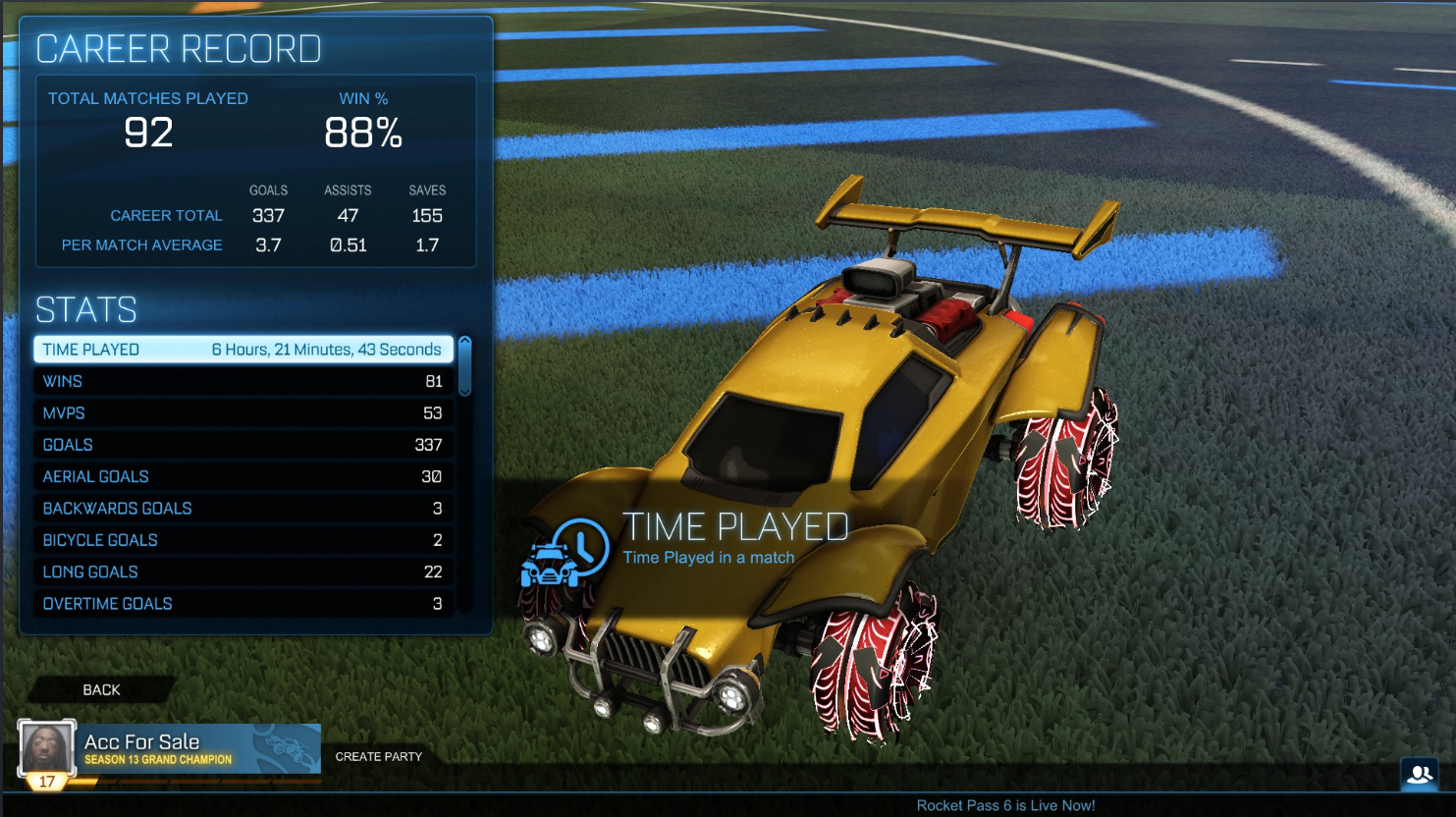
Task: Open the friends list icon
Action: [x=1420, y=774]
